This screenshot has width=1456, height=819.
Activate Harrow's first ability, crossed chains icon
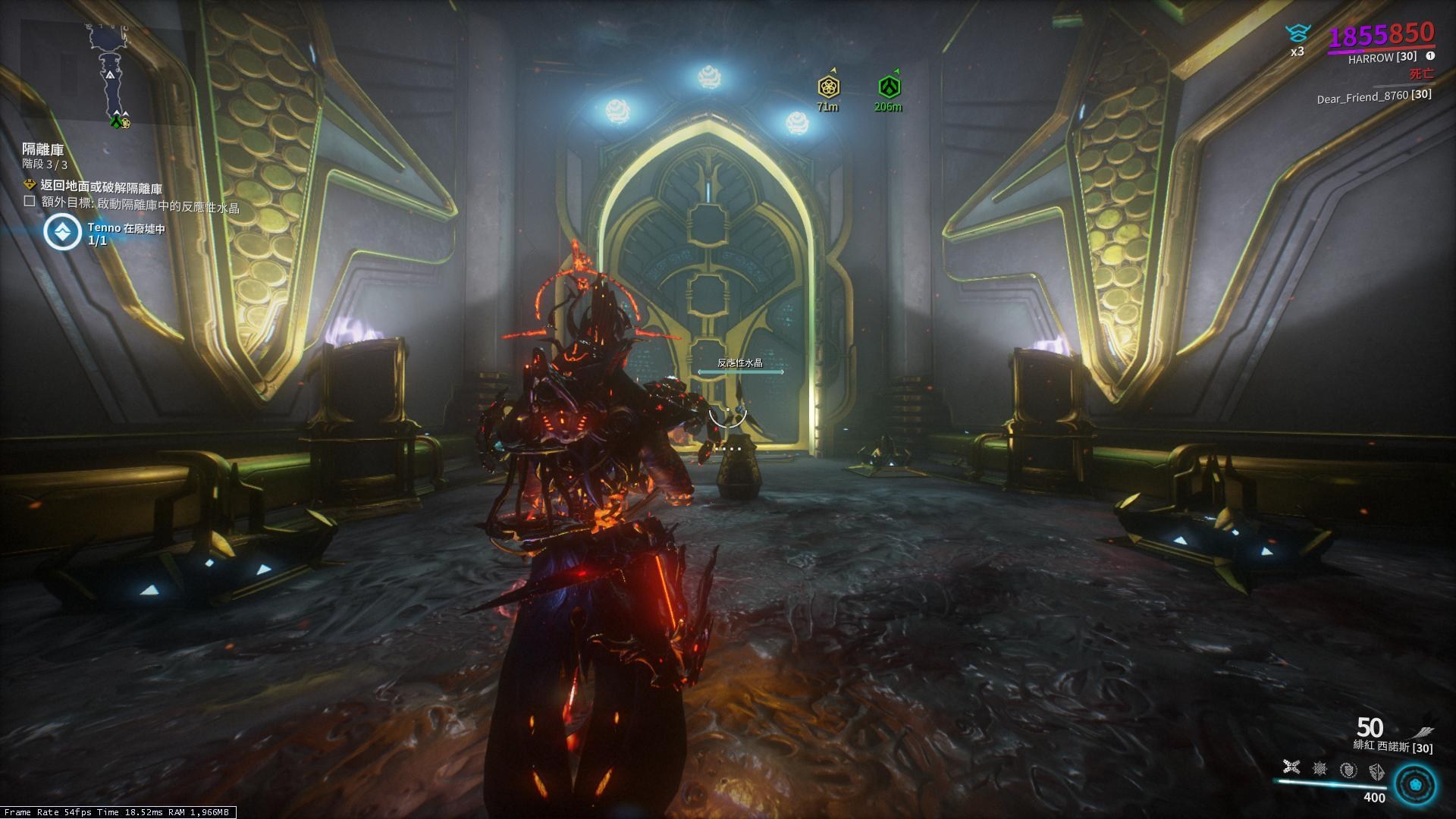tap(1291, 769)
